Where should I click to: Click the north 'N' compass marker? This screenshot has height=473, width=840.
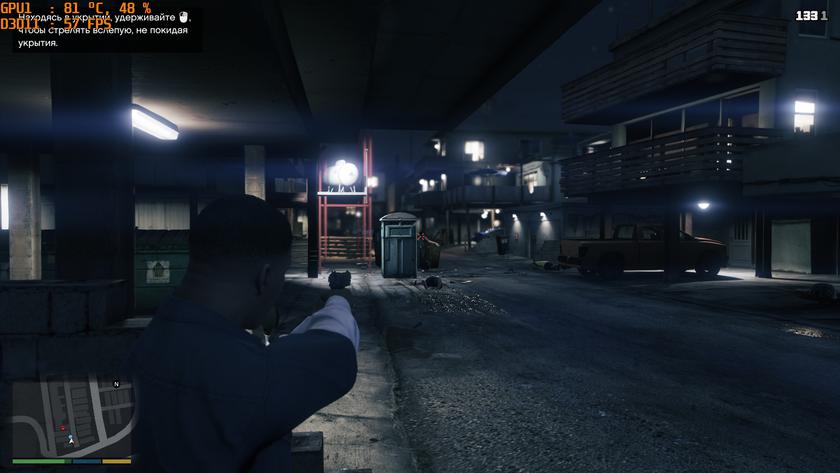pyautogui.click(x=116, y=384)
